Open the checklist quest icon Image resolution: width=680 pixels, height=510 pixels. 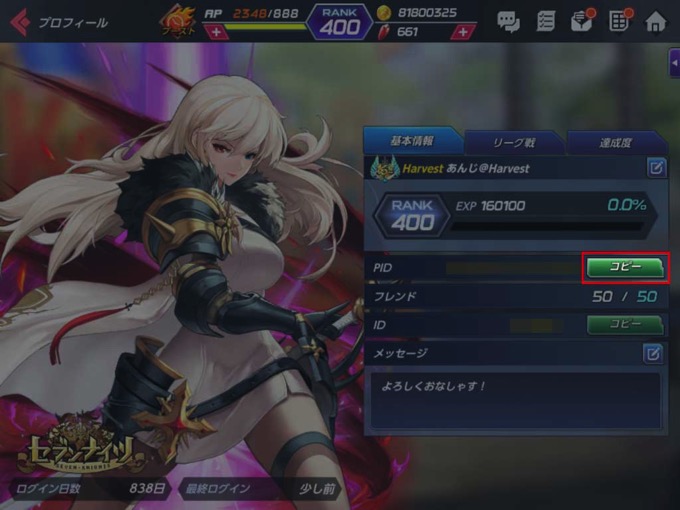[546, 21]
